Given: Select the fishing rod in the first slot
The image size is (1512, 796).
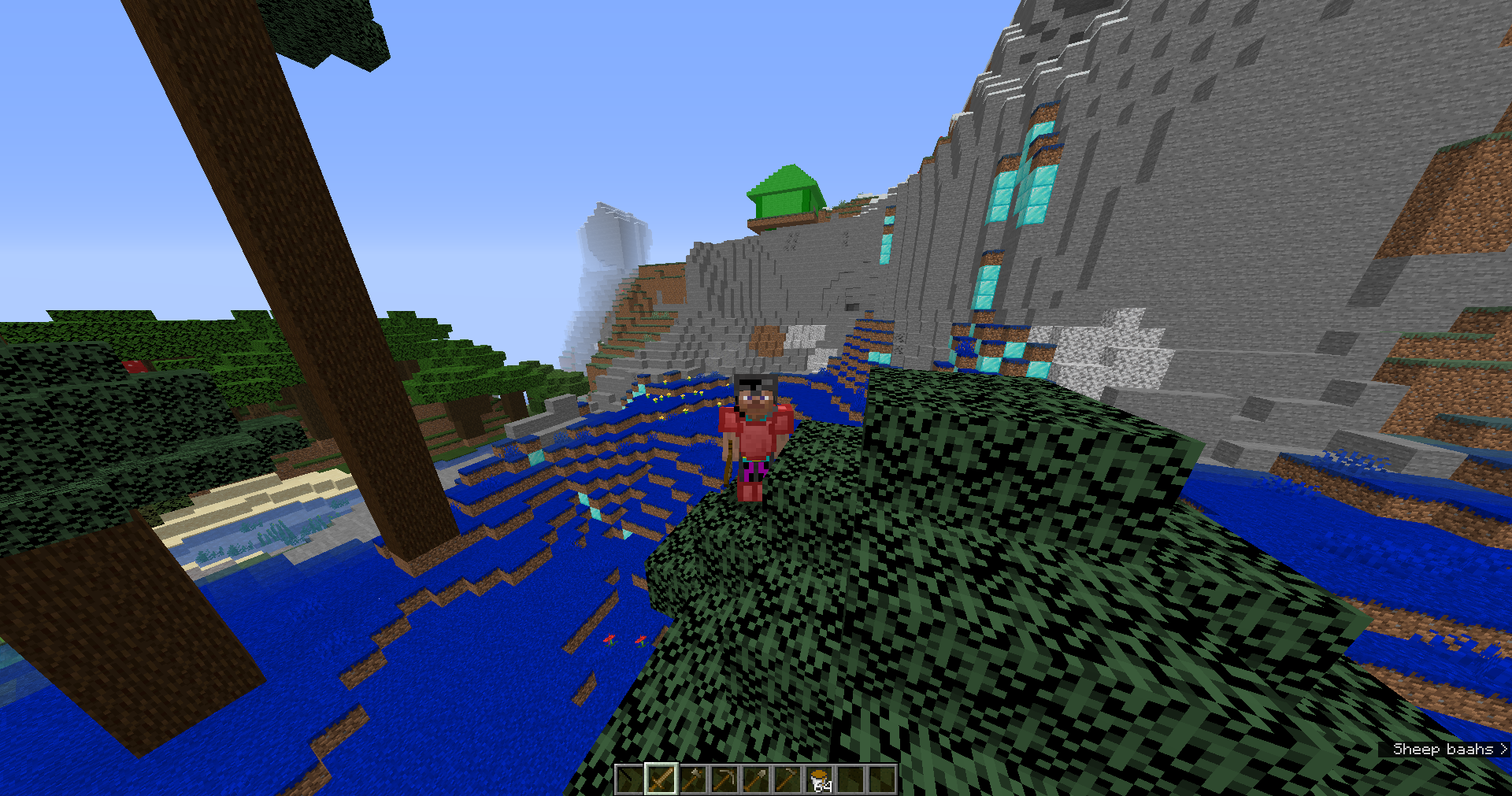Looking at the screenshot, I should click(x=631, y=779).
